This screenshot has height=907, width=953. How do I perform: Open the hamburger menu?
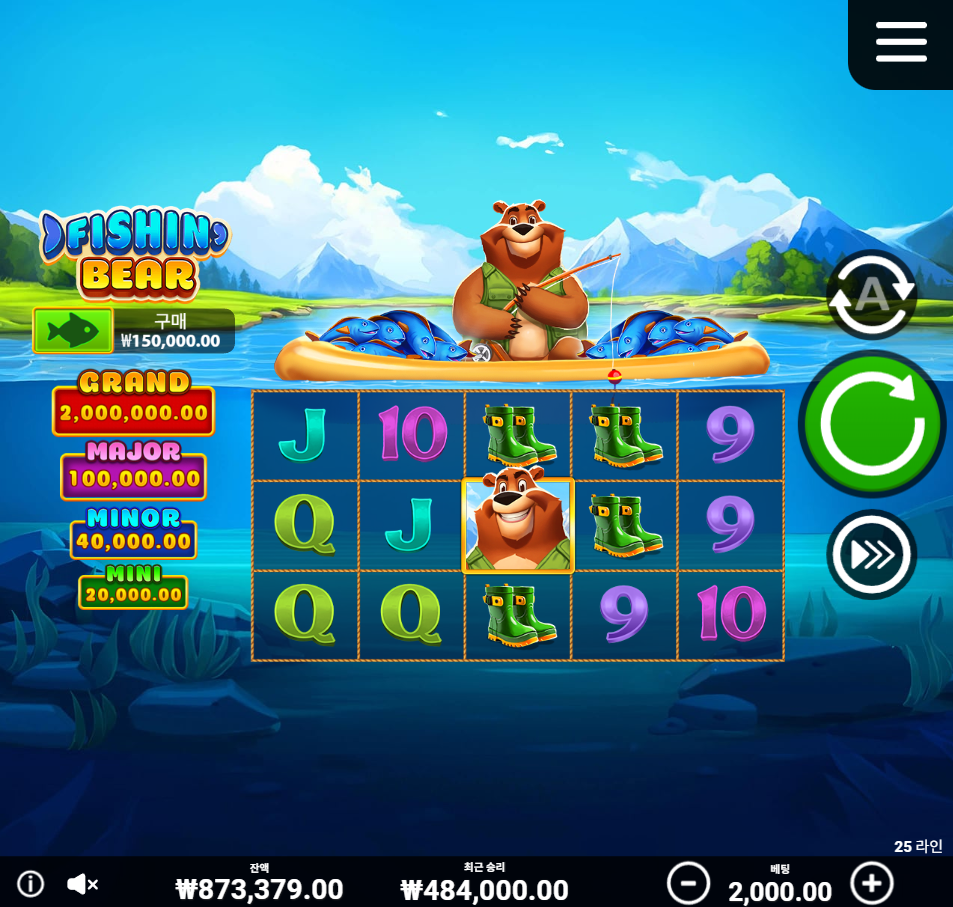901,42
